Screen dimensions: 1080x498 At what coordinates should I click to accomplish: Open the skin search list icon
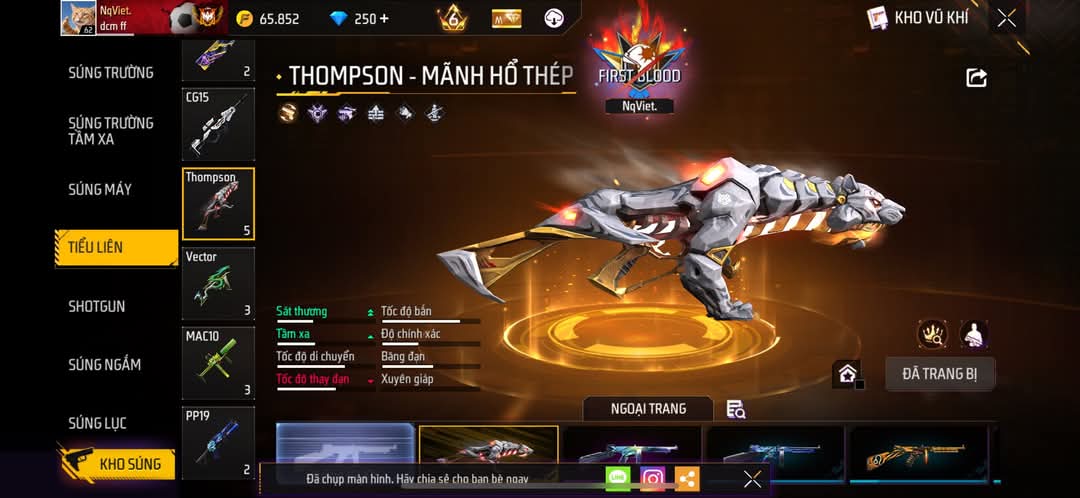tap(736, 408)
